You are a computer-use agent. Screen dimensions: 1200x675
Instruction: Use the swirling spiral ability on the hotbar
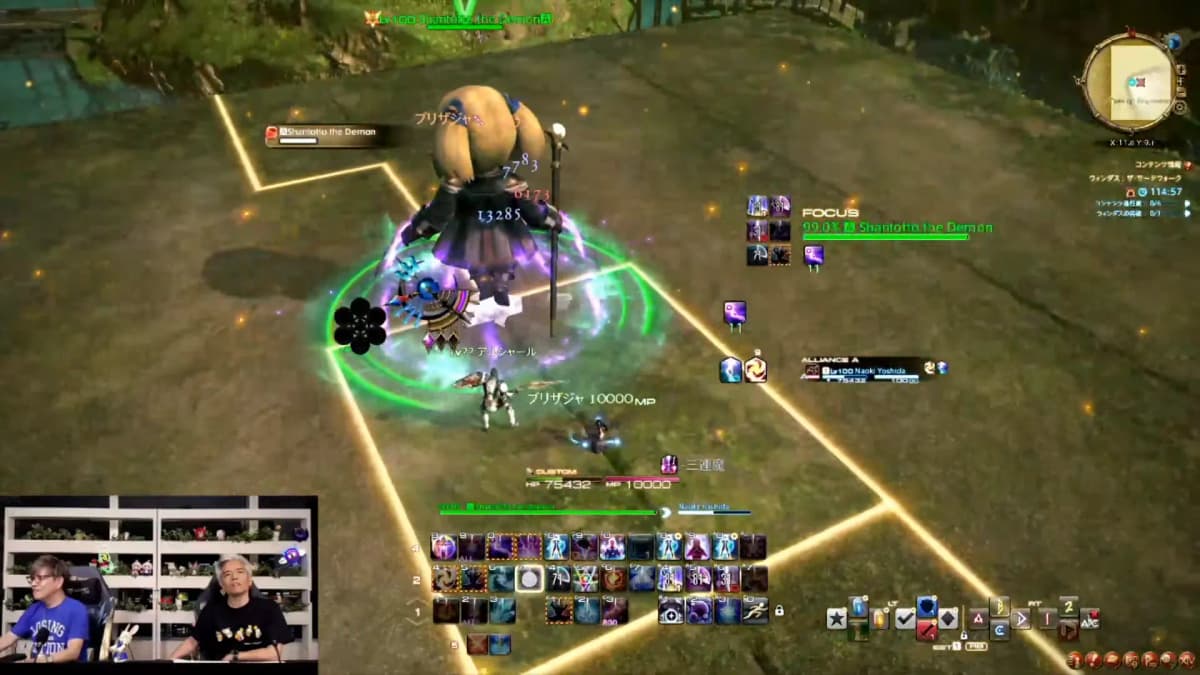pos(445,578)
